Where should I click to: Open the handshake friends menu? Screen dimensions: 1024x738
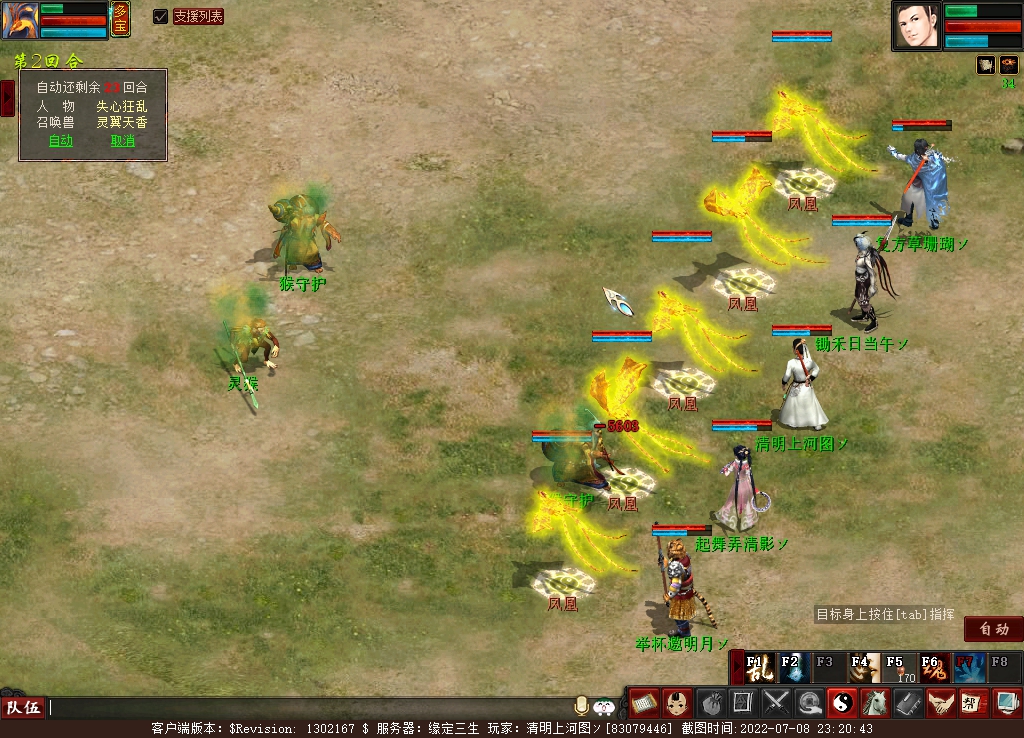point(939,703)
